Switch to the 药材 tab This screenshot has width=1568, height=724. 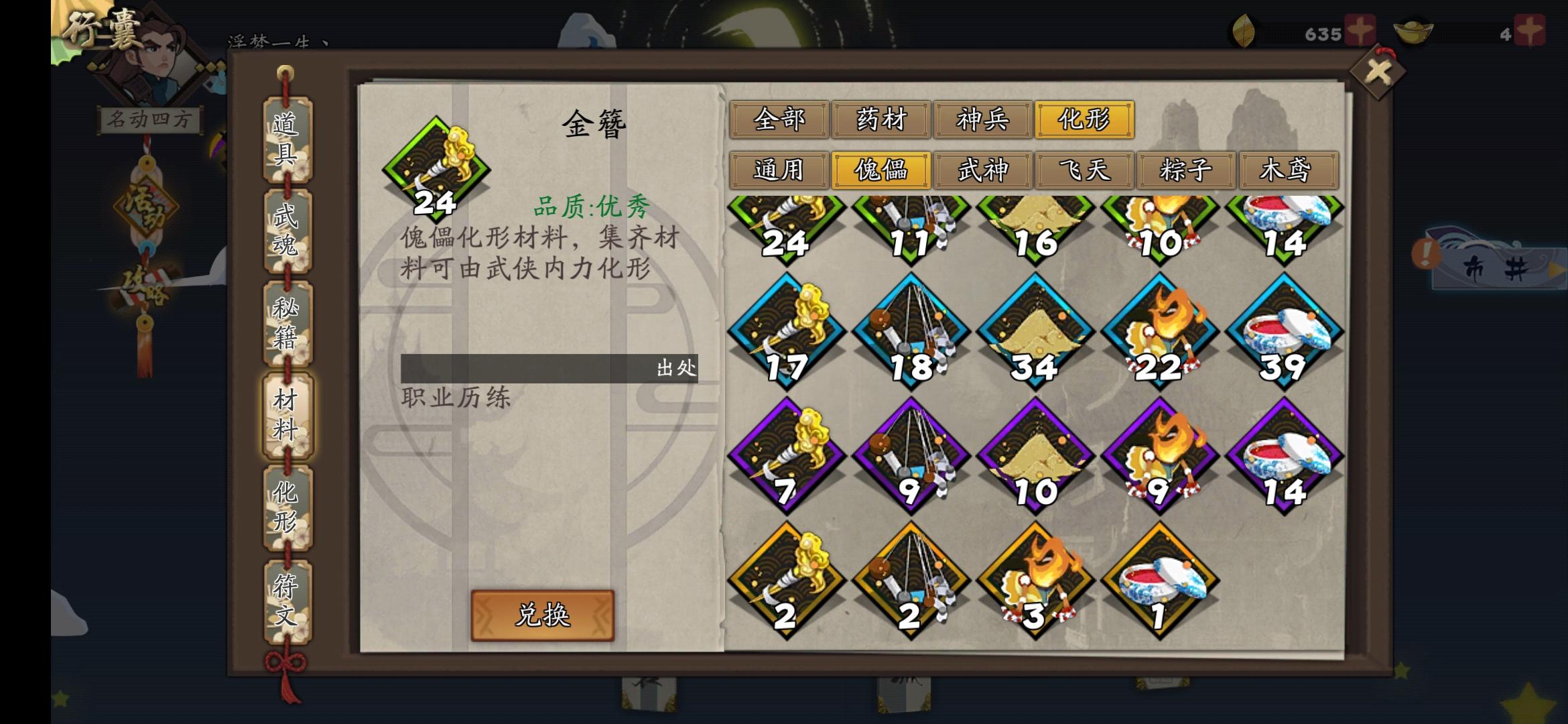click(x=881, y=119)
